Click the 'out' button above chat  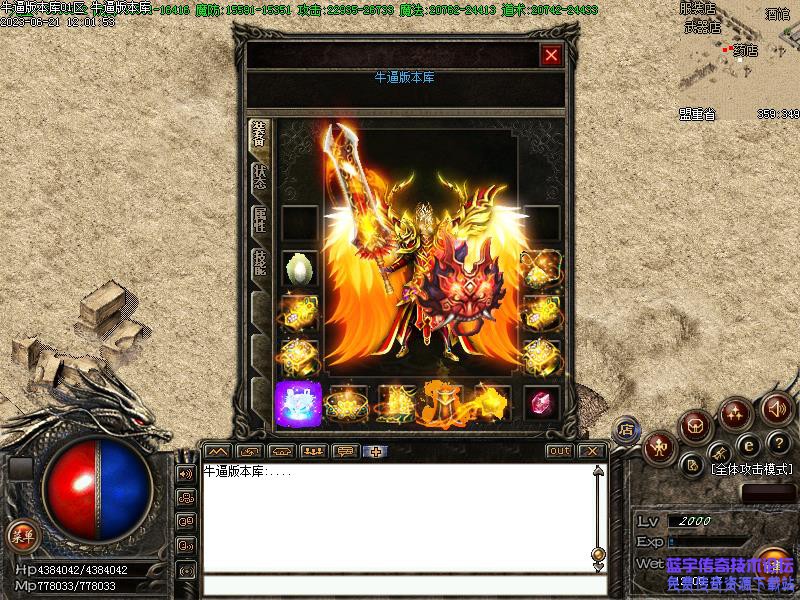click(560, 451)
